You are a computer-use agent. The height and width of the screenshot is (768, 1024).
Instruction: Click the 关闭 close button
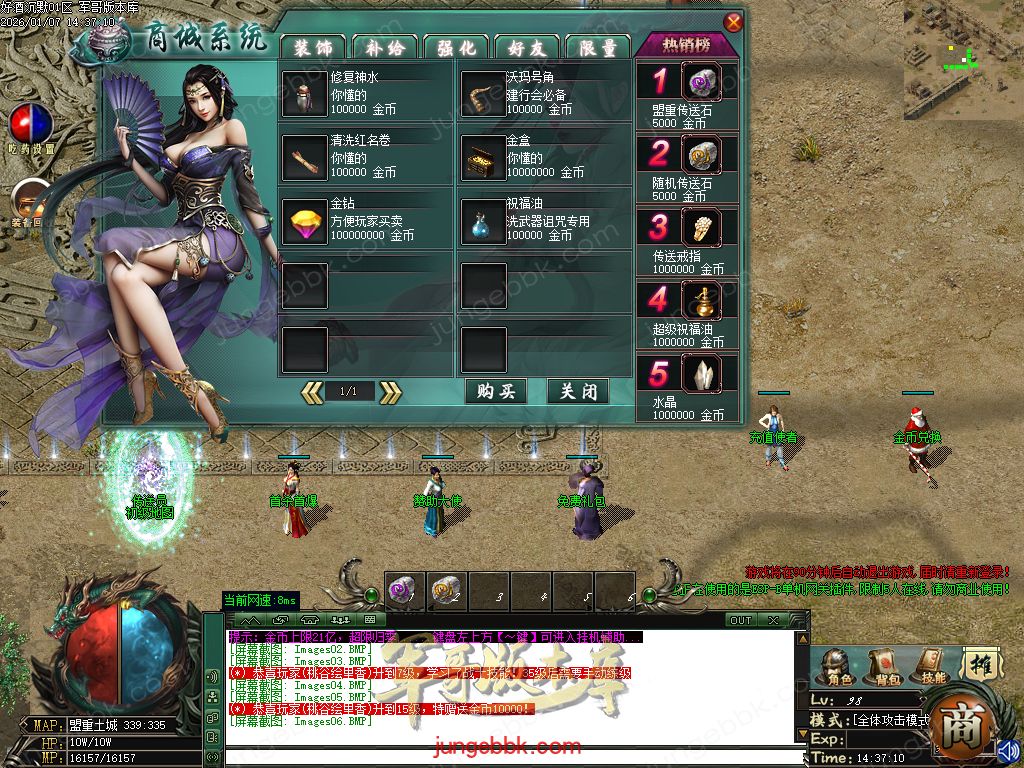(x=578, y=391)
